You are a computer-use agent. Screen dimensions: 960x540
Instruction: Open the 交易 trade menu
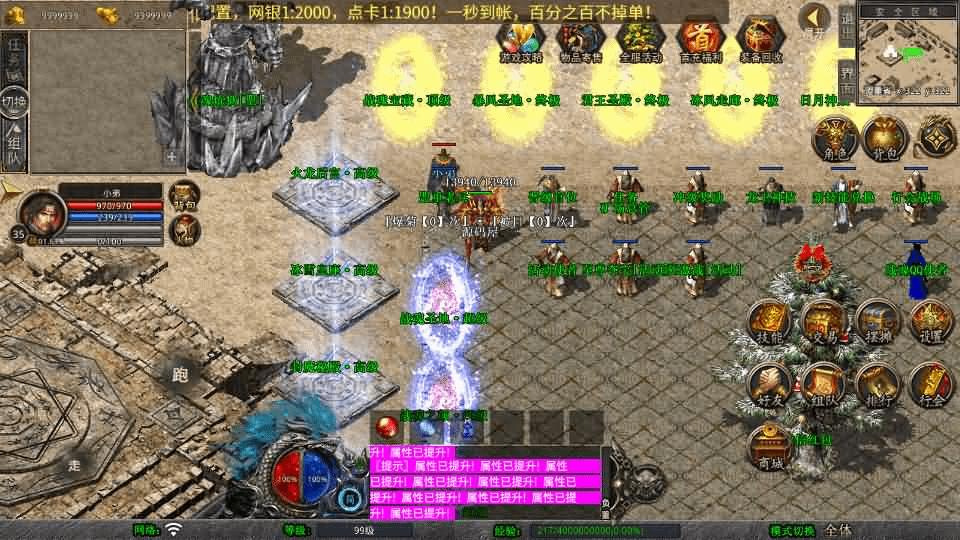825,321
